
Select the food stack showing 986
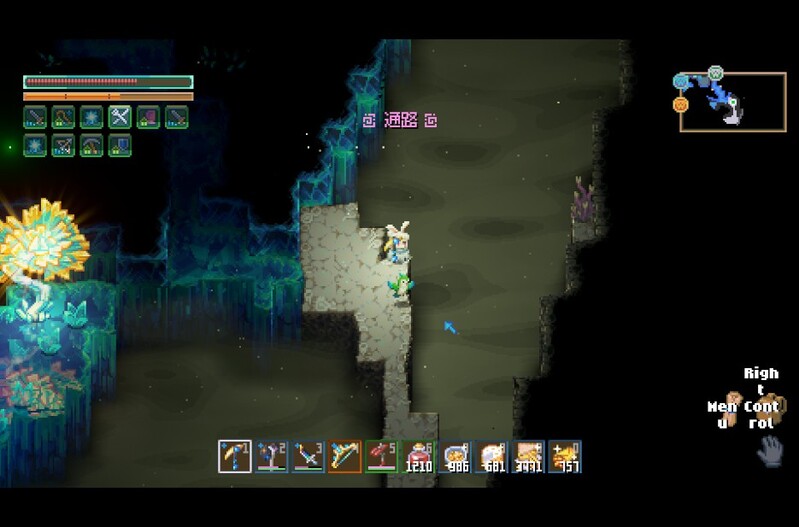(457, 457)
